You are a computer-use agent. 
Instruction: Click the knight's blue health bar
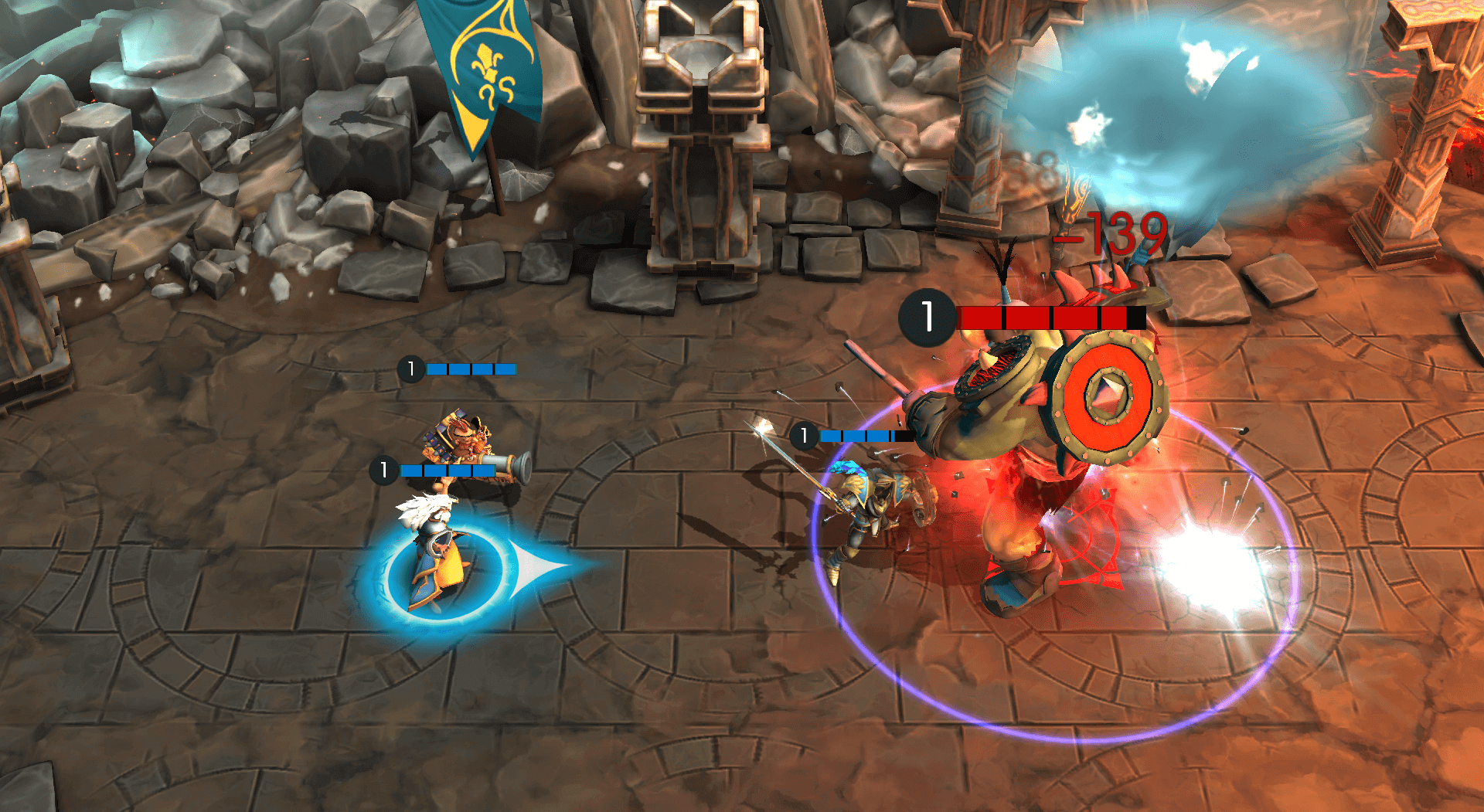[x=858, y=435]
